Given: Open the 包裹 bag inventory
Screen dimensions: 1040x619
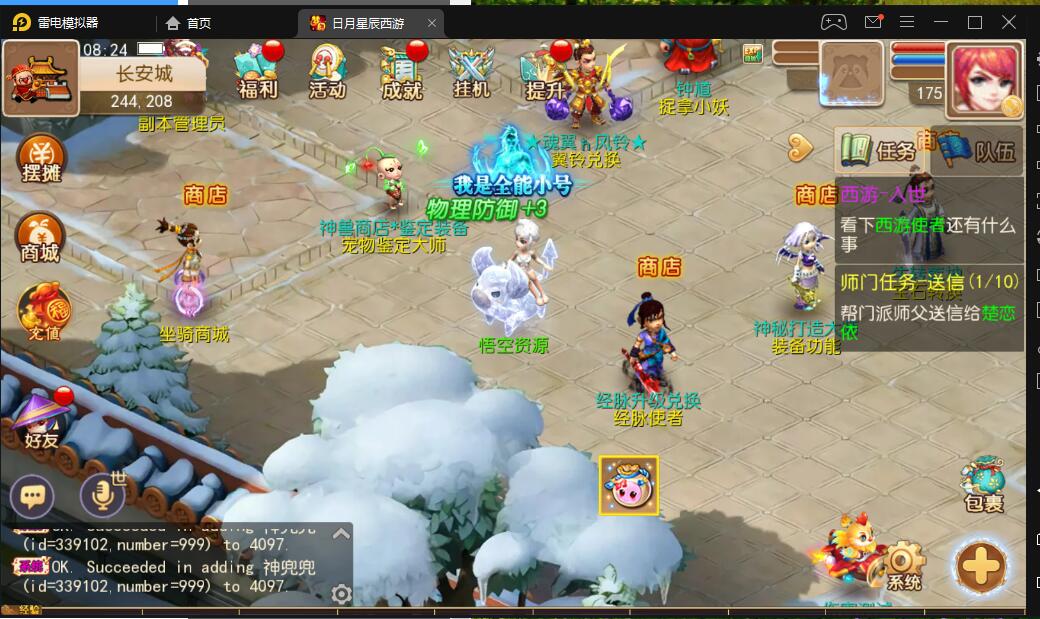Looking at the screenshot, I should coord(983,487).
